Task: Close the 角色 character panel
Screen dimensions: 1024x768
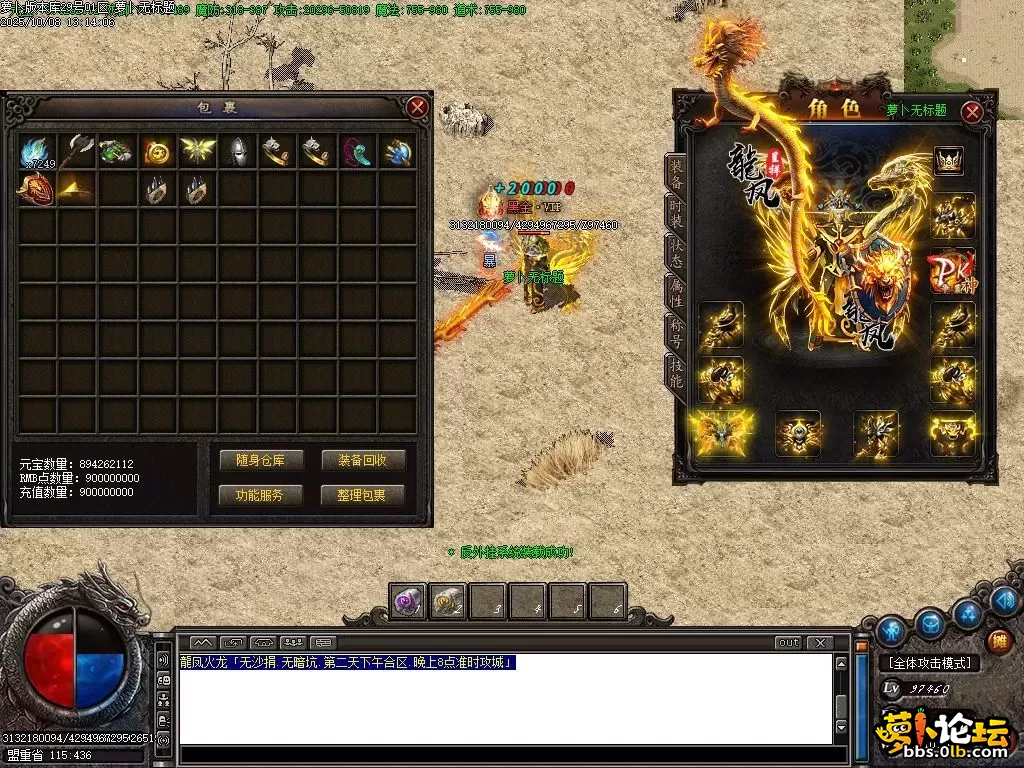Action: [971, 111]
